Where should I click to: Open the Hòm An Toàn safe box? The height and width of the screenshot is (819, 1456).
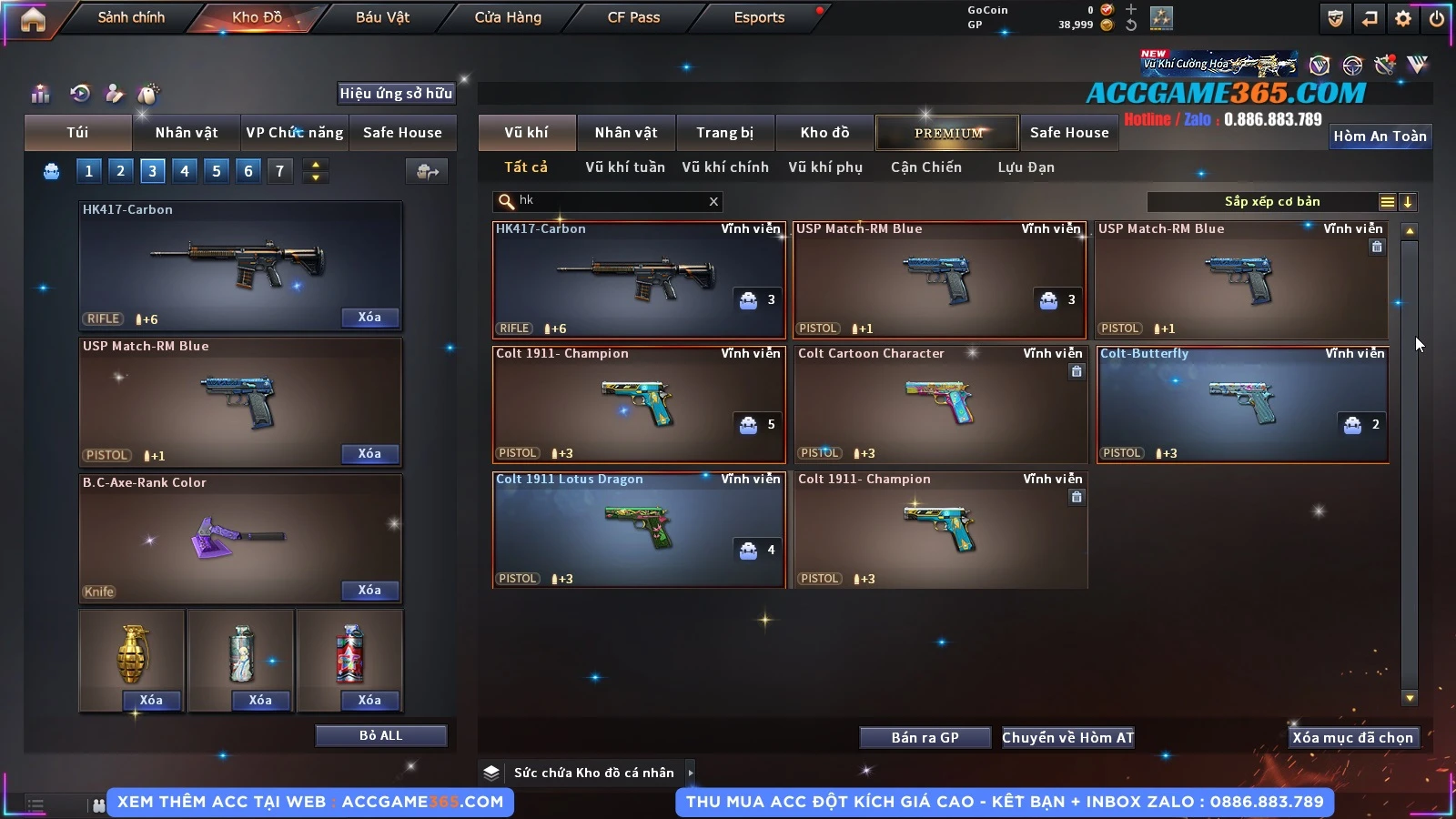point(1380,136)
